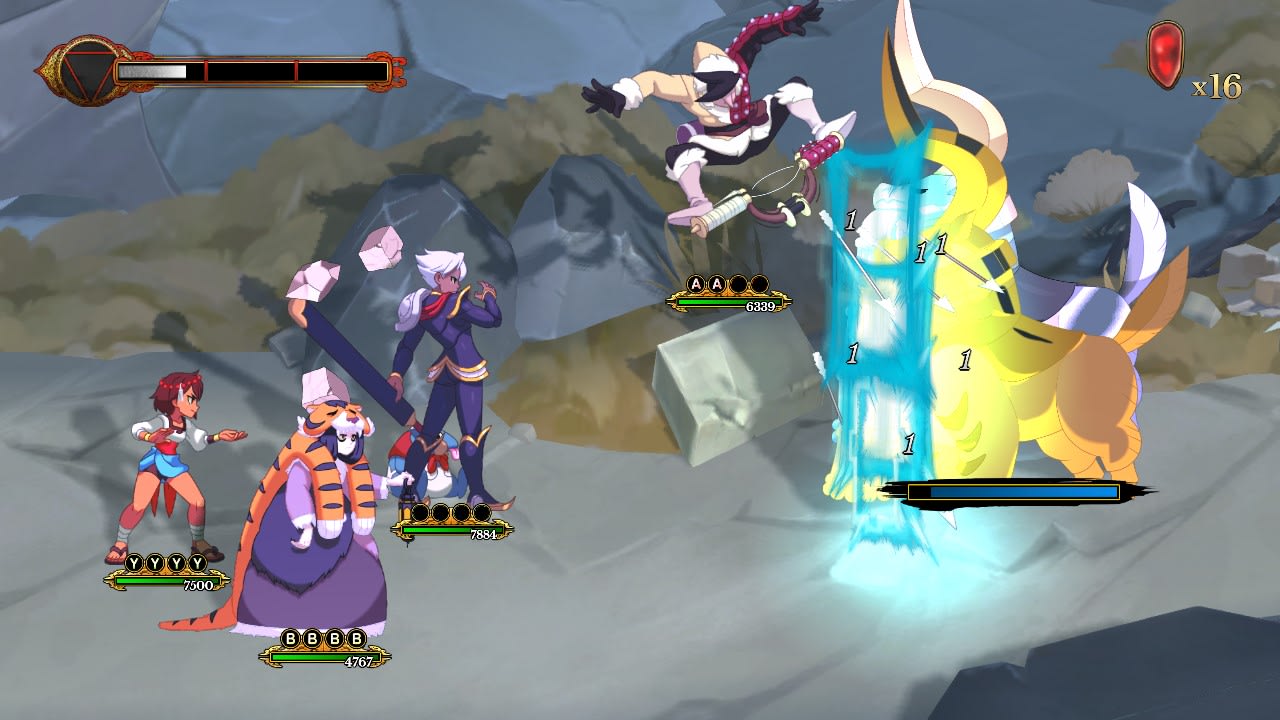Click the 7500 health value below Ajna's pips
This screenshot has height=720, width=1280.
(x=198, y=583)
